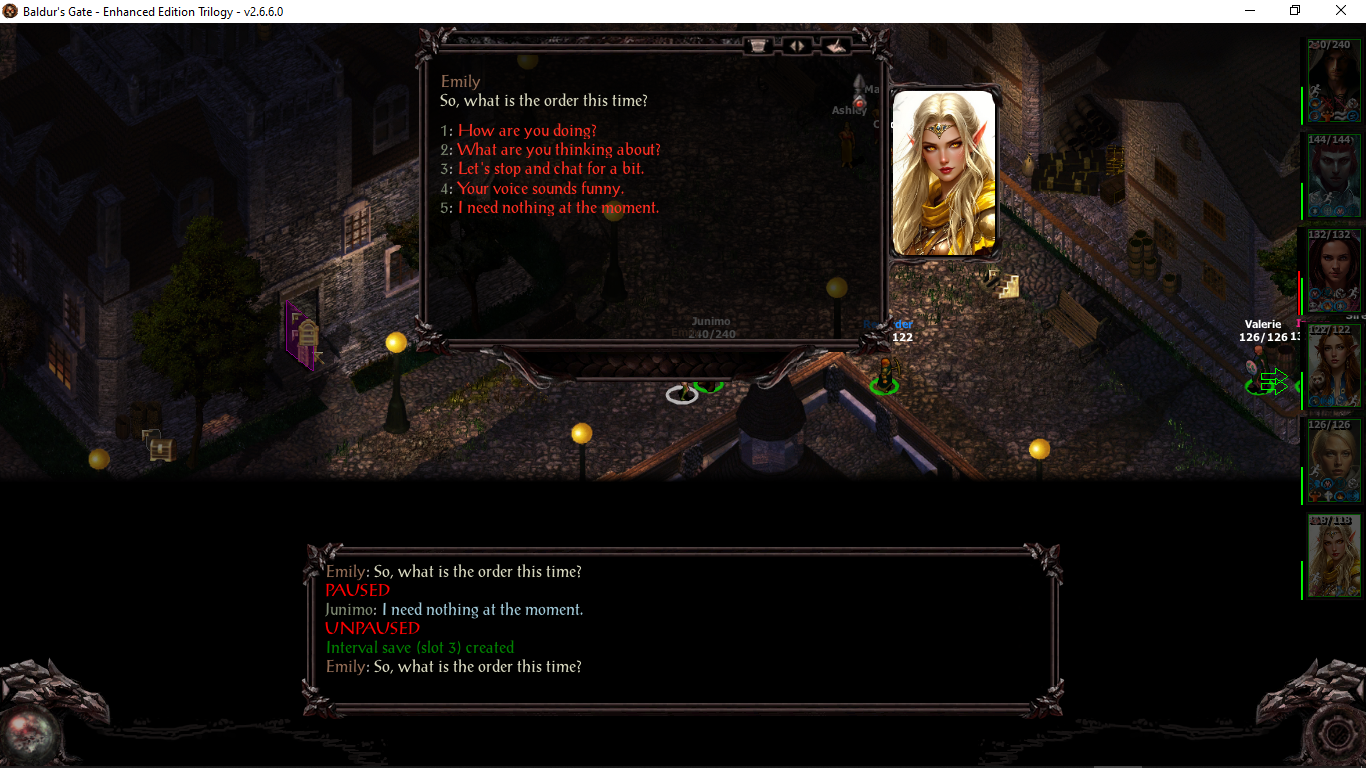The width and height of the screenshot is (1366, 768).
Task: Answer "I need nothing at the moment."
Action: tap(558, 208)
